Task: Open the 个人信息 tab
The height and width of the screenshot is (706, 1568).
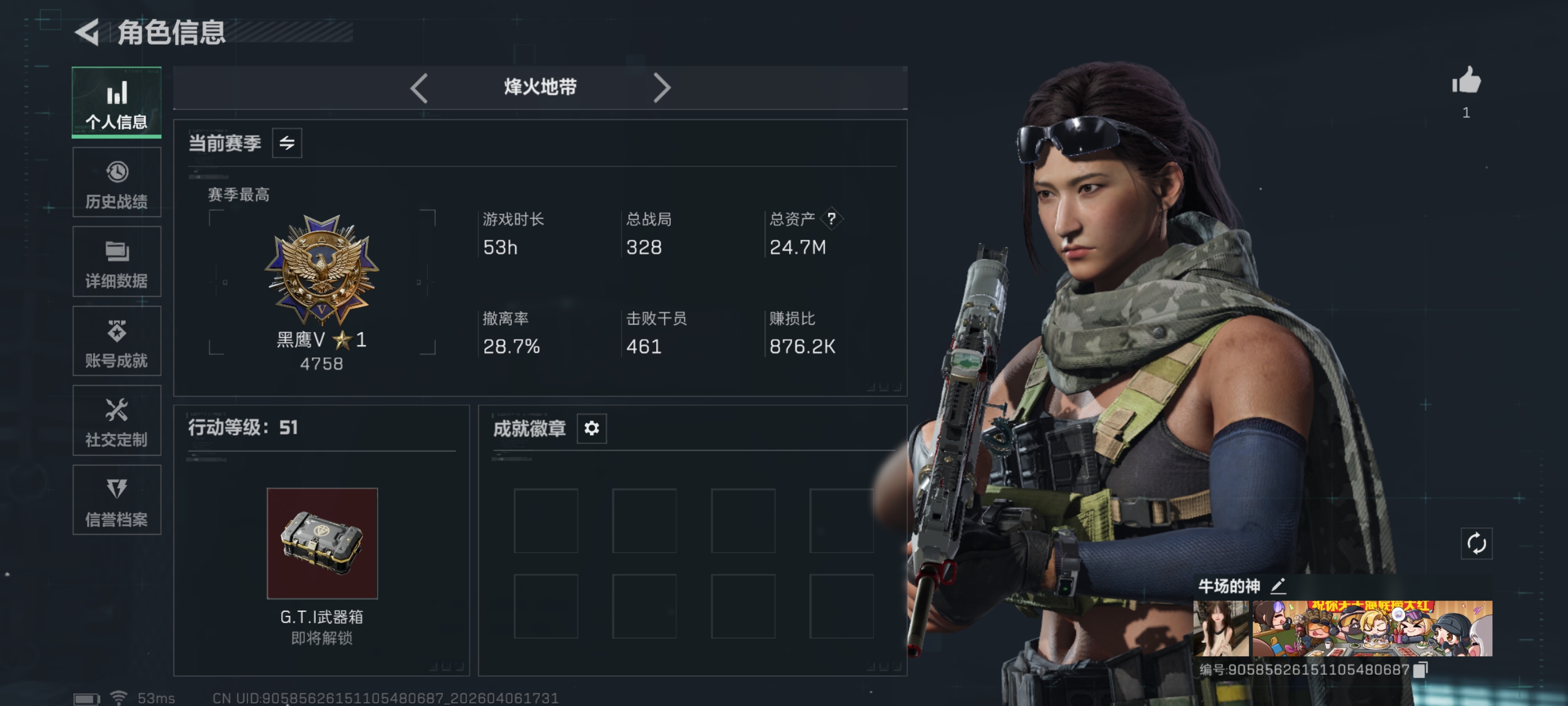Action: [x=116, y=103]
